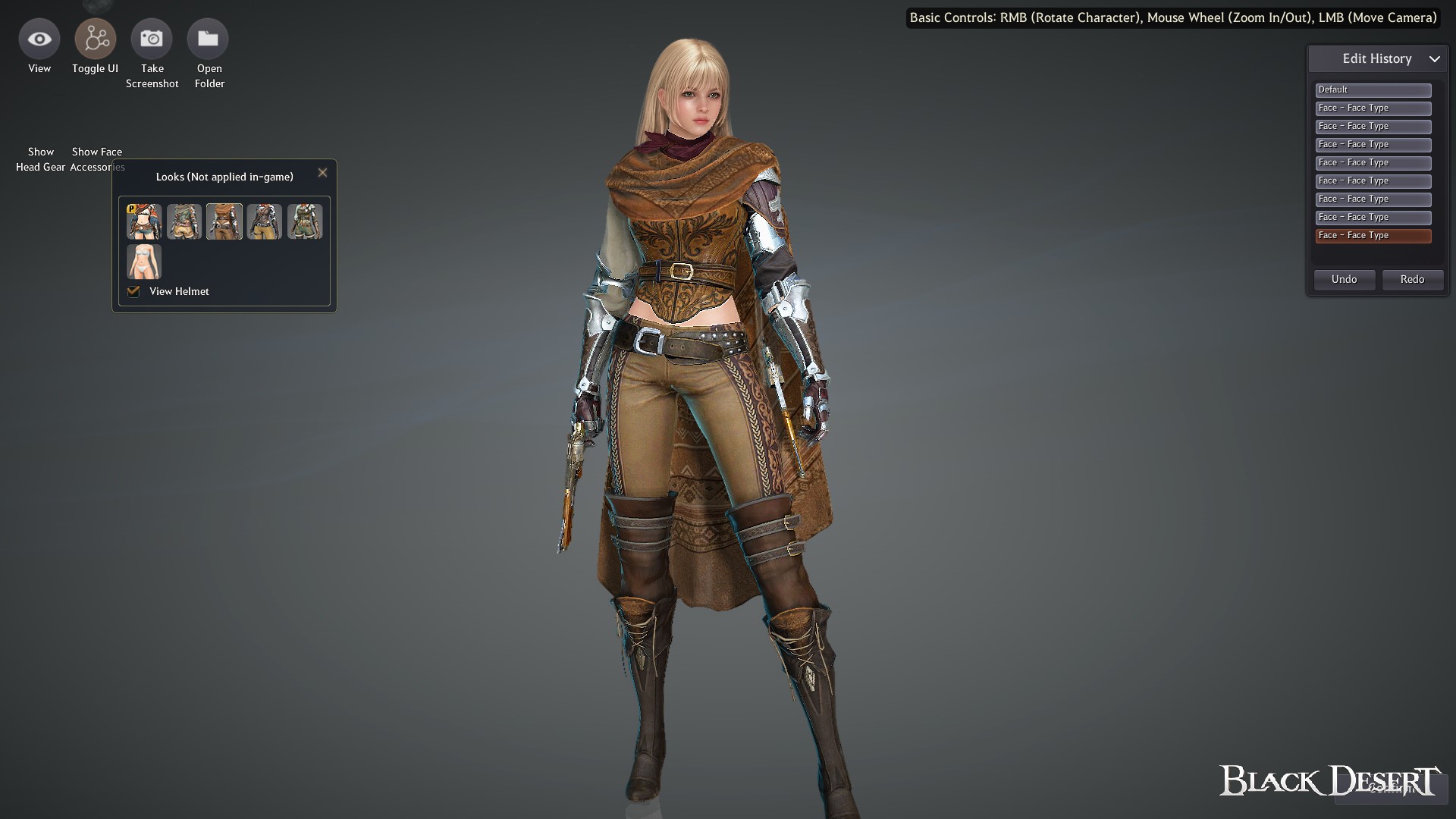The image size is (1456, 819).
Task: Select the first Face - Face Type history entry
Action: [1373, 108]
